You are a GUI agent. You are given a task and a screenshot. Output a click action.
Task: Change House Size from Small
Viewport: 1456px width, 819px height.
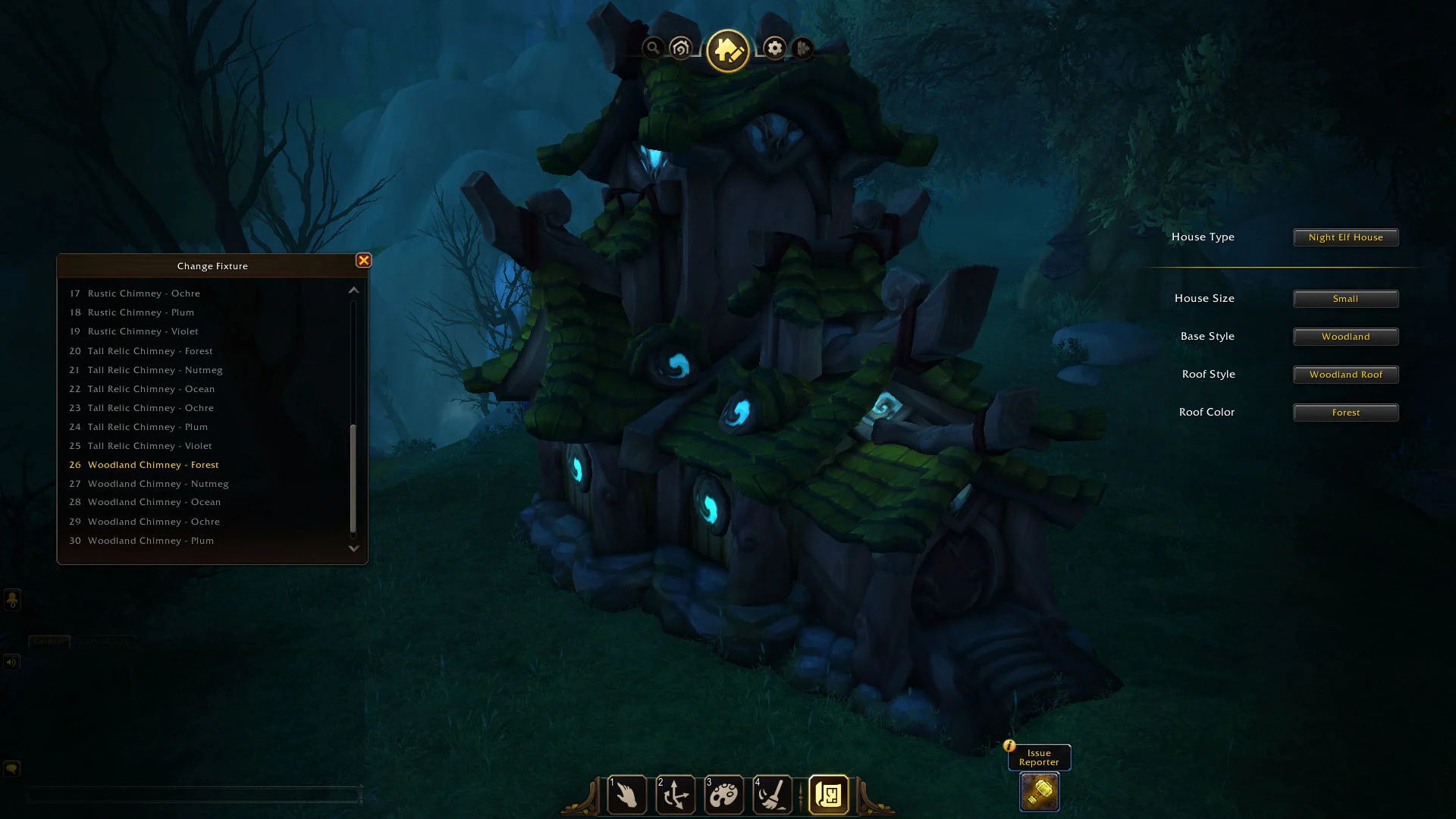[1345, 299]
